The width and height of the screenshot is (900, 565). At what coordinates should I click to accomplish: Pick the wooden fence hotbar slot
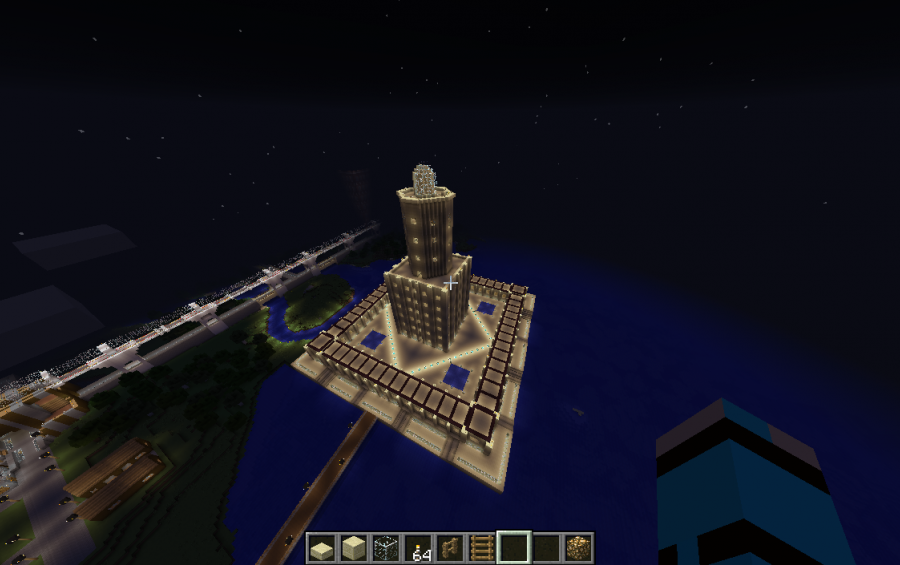(450, 548)
